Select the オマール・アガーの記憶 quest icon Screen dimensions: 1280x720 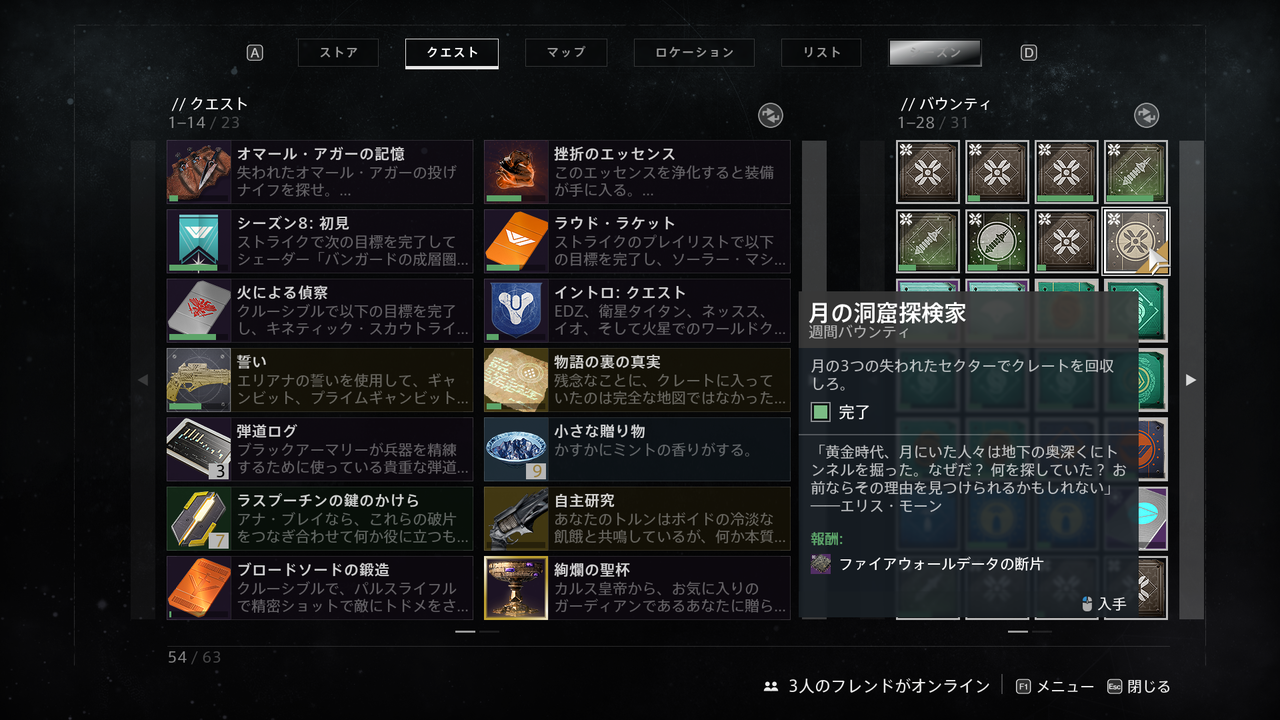point(198,172)
